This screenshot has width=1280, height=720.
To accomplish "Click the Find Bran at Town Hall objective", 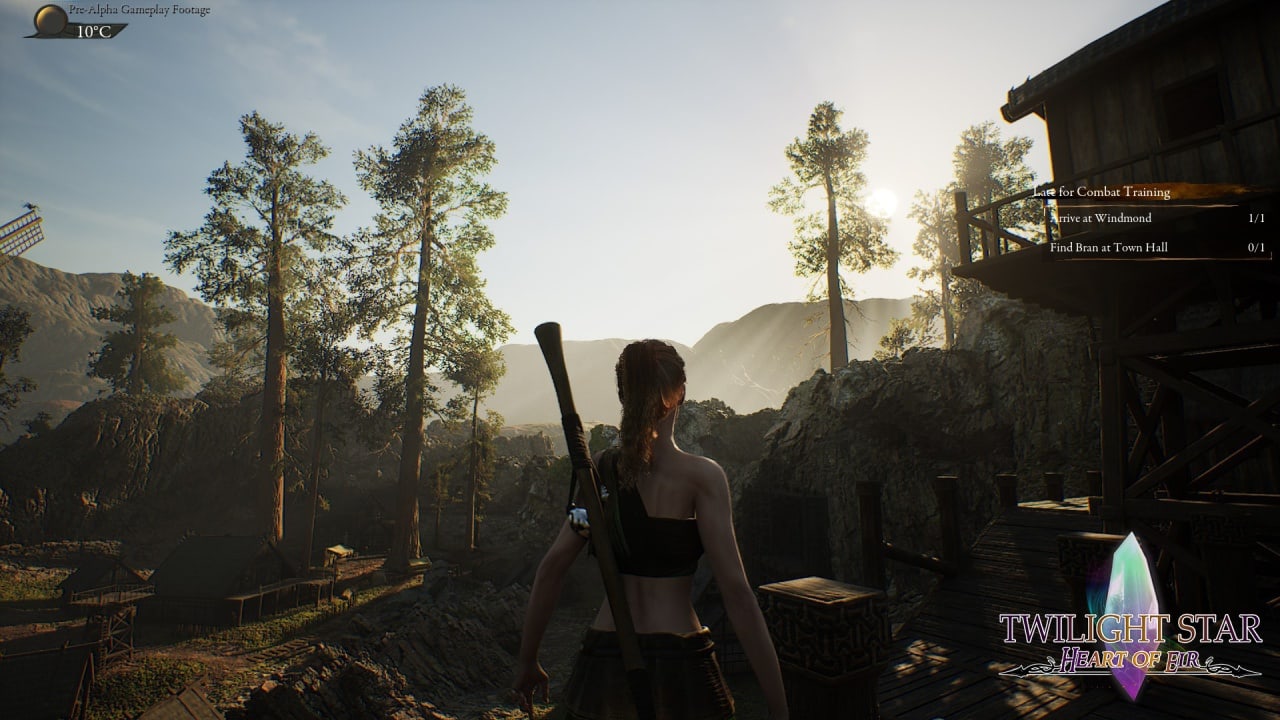I will coord(1108,247).
